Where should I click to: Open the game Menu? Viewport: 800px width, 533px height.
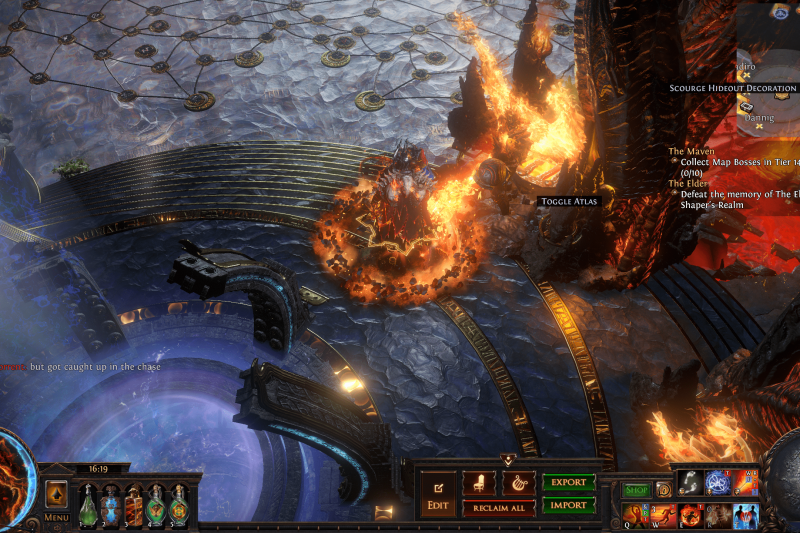(56, 518)
